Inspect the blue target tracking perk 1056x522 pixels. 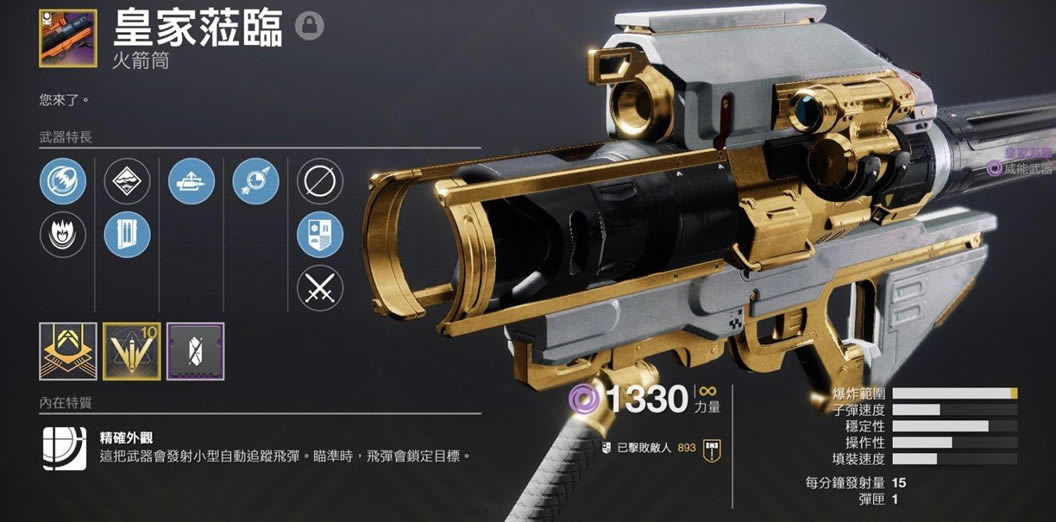pyautogui.click(x=255, y=181)
